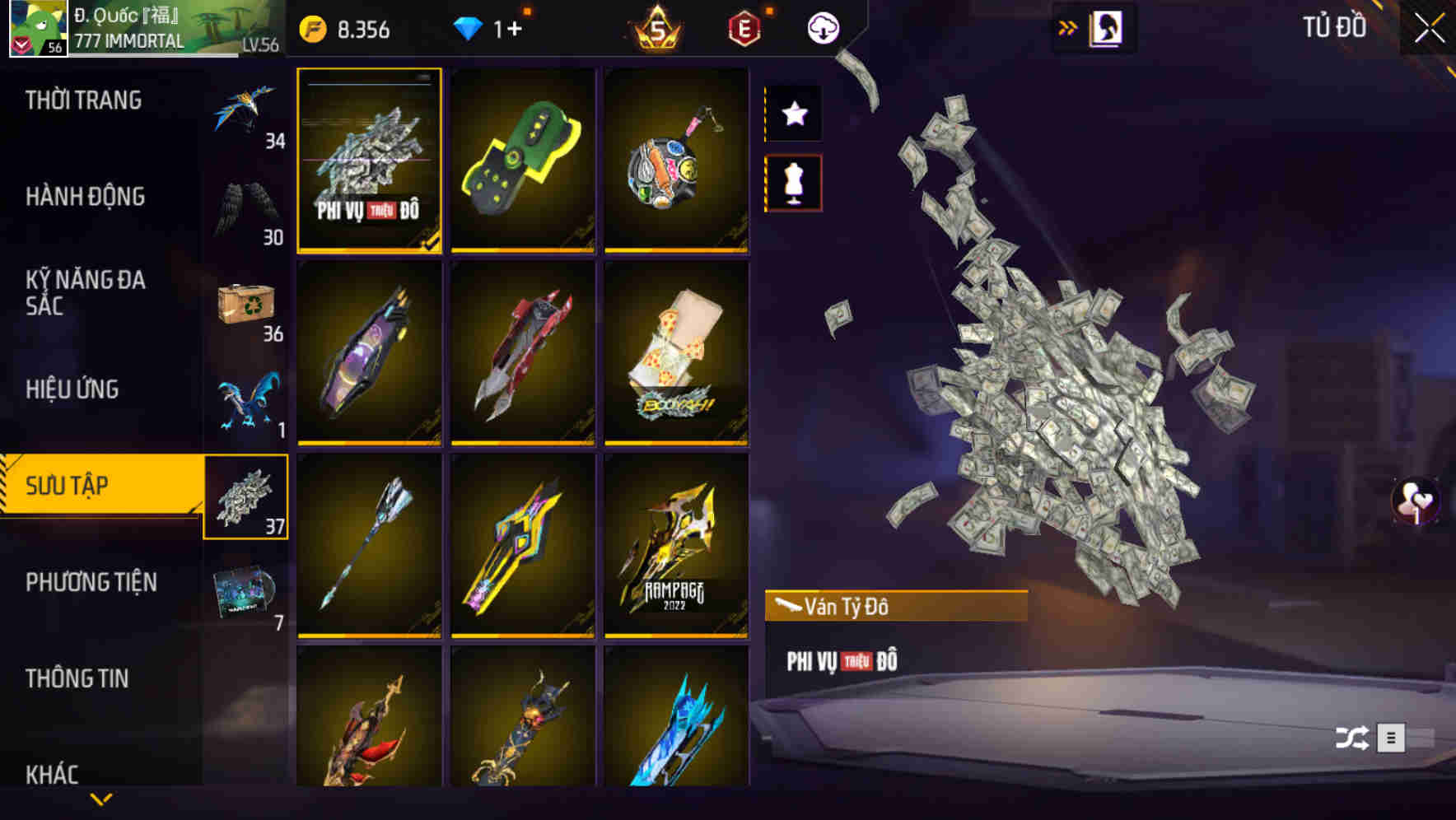Open the PHƯƠNG TIỆN tab

click(91, 581)
